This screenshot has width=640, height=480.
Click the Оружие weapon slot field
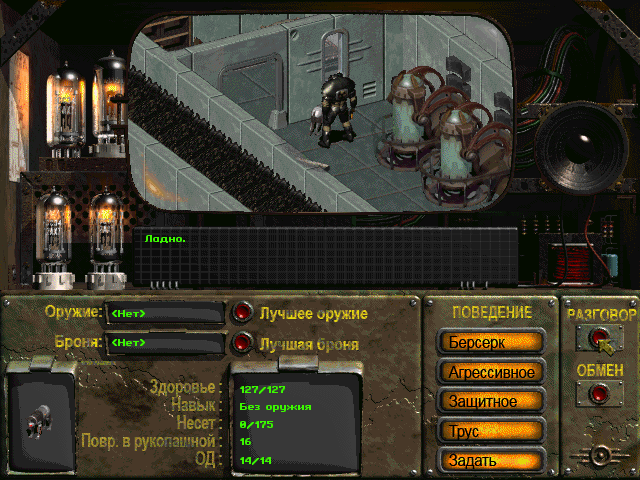164,314
